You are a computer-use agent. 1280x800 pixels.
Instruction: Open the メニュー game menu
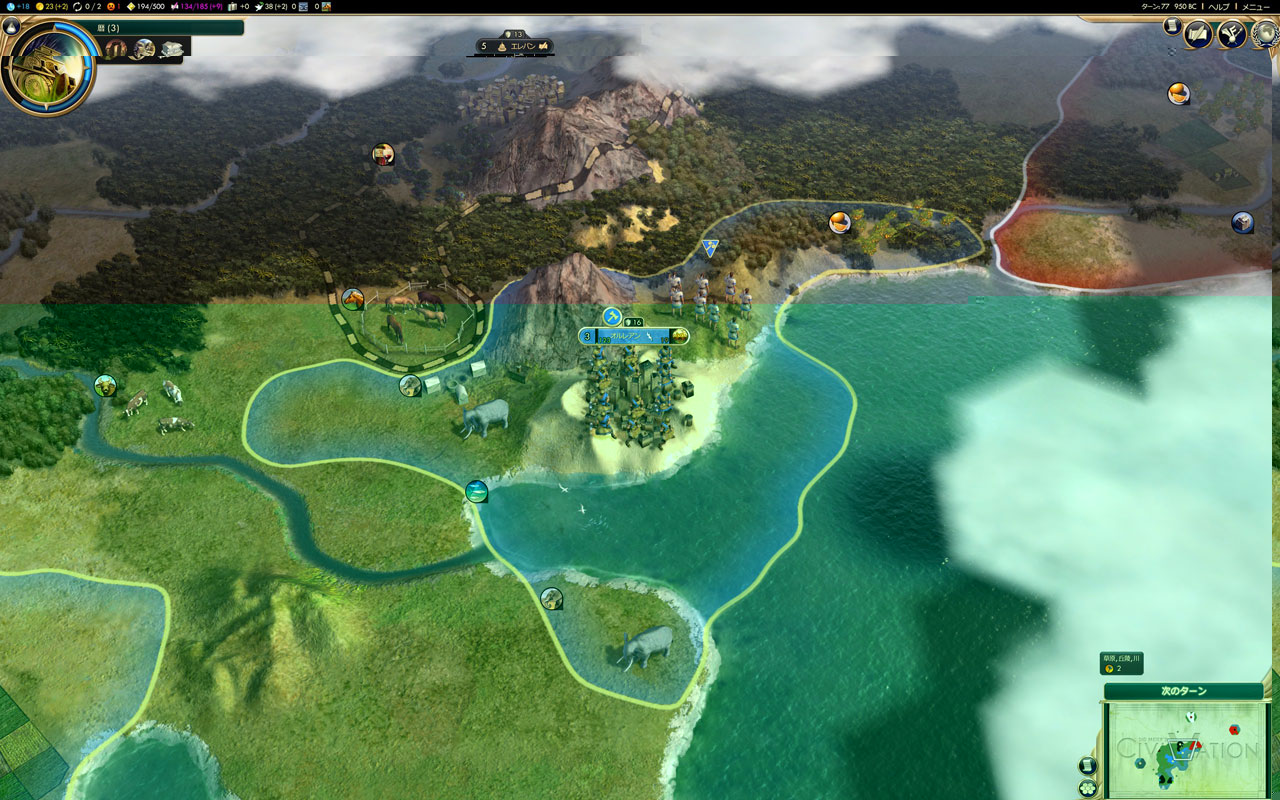(1255, 6)
